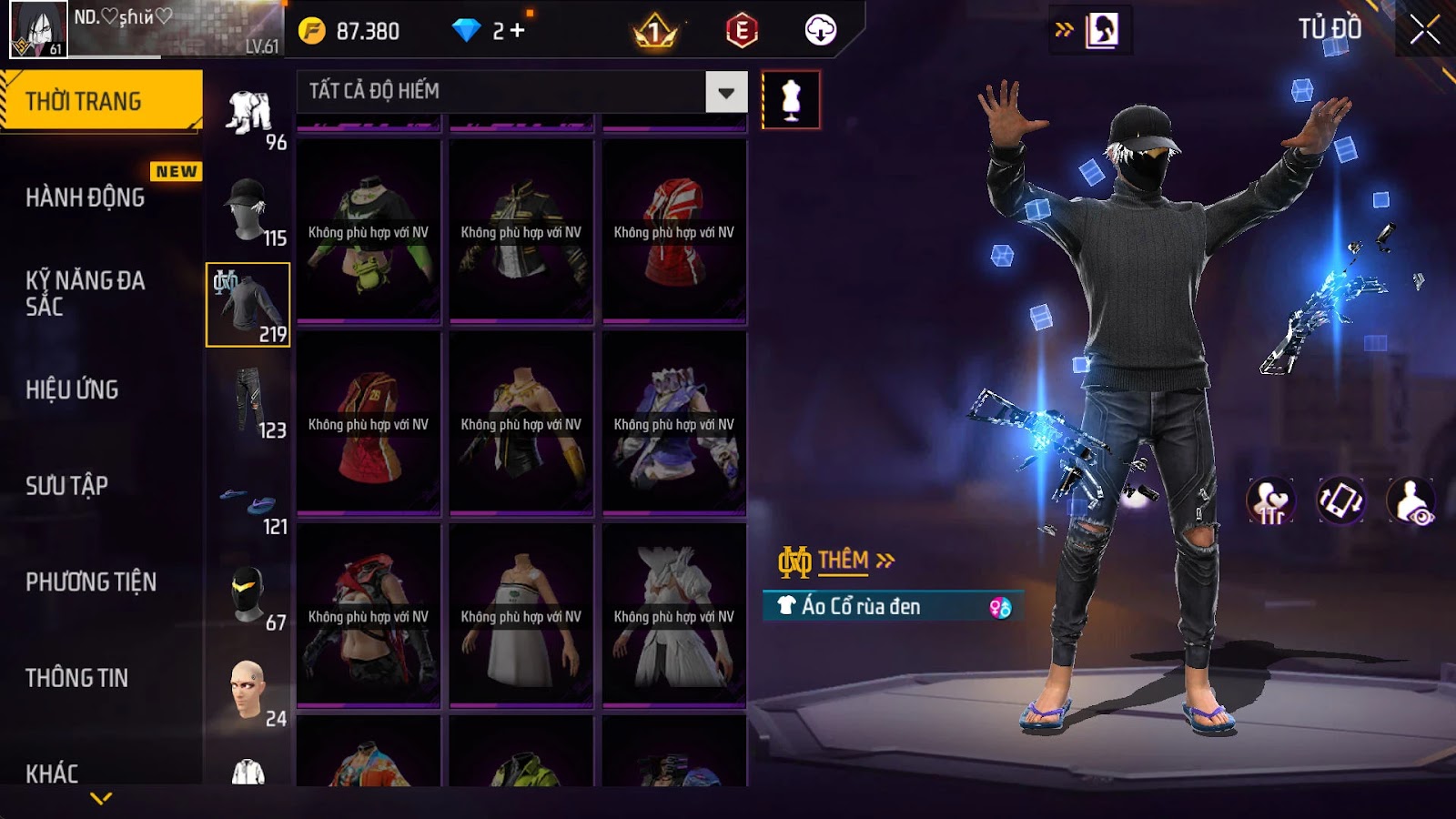Toggle the mannequin preview button
This screenshot has width=1456, height=819.
click(x=791, y=100)
